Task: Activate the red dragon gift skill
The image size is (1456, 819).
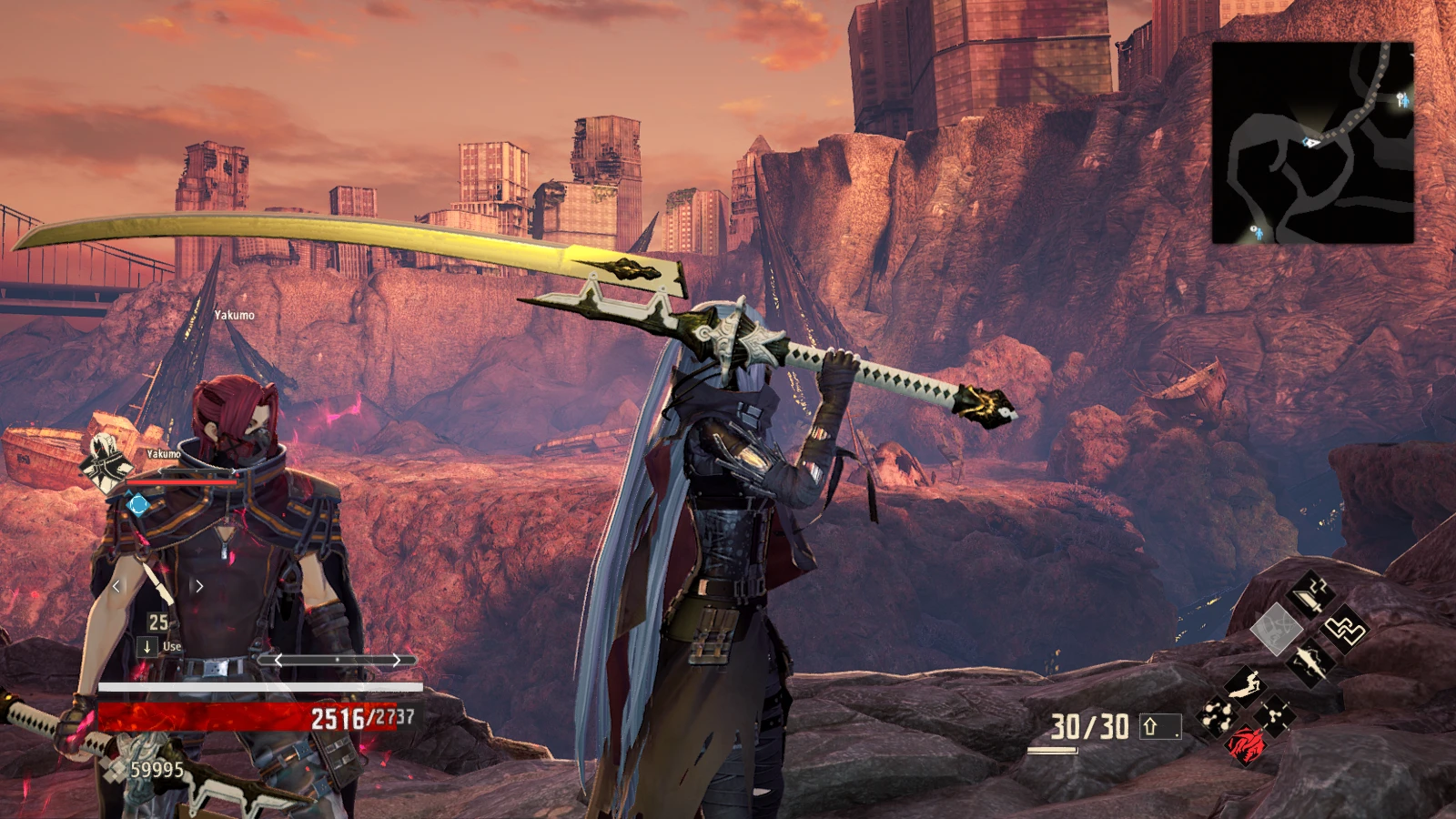Action: click(1244, 746)
